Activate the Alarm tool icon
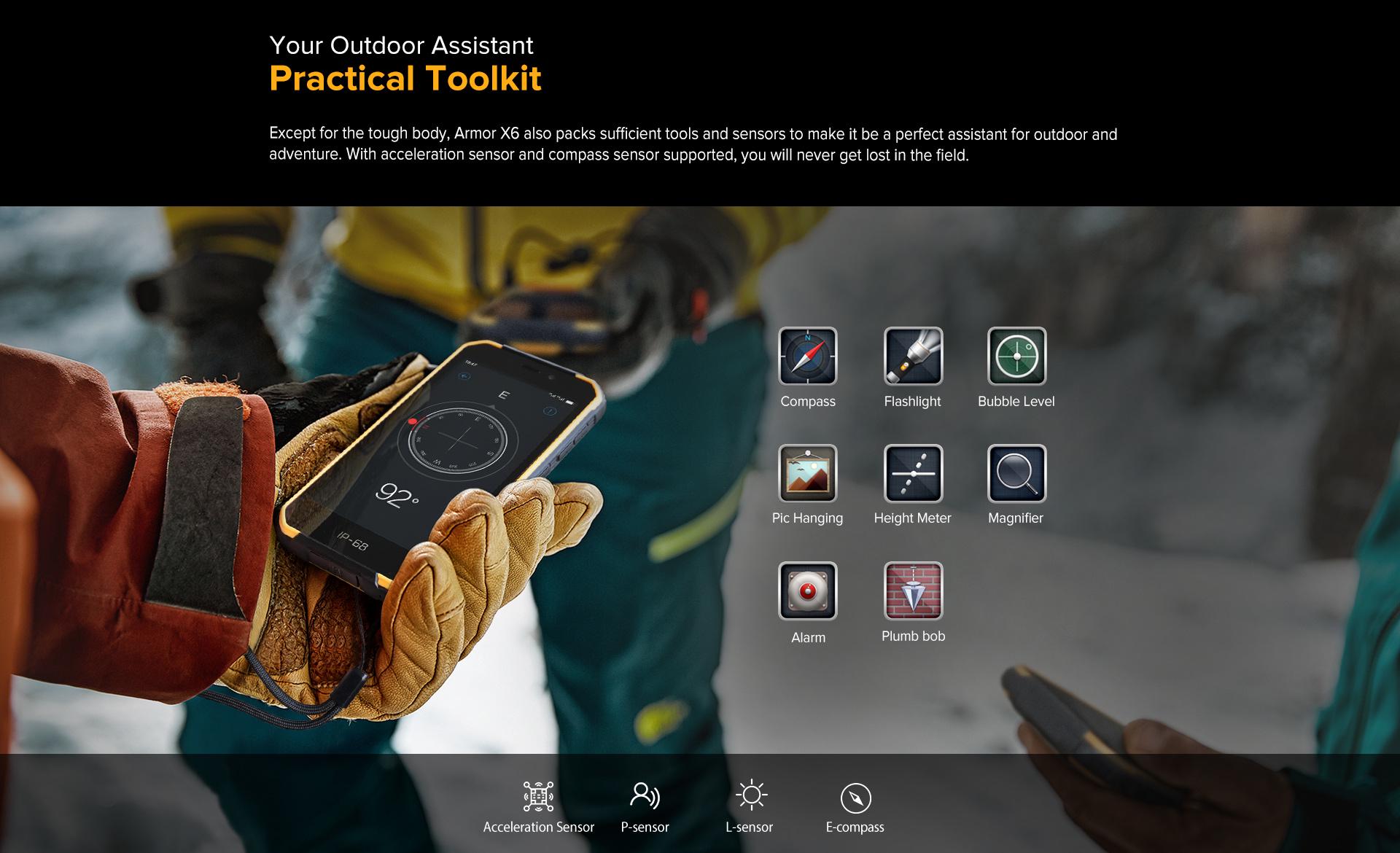1400x853 pixels. coord(807,591)
